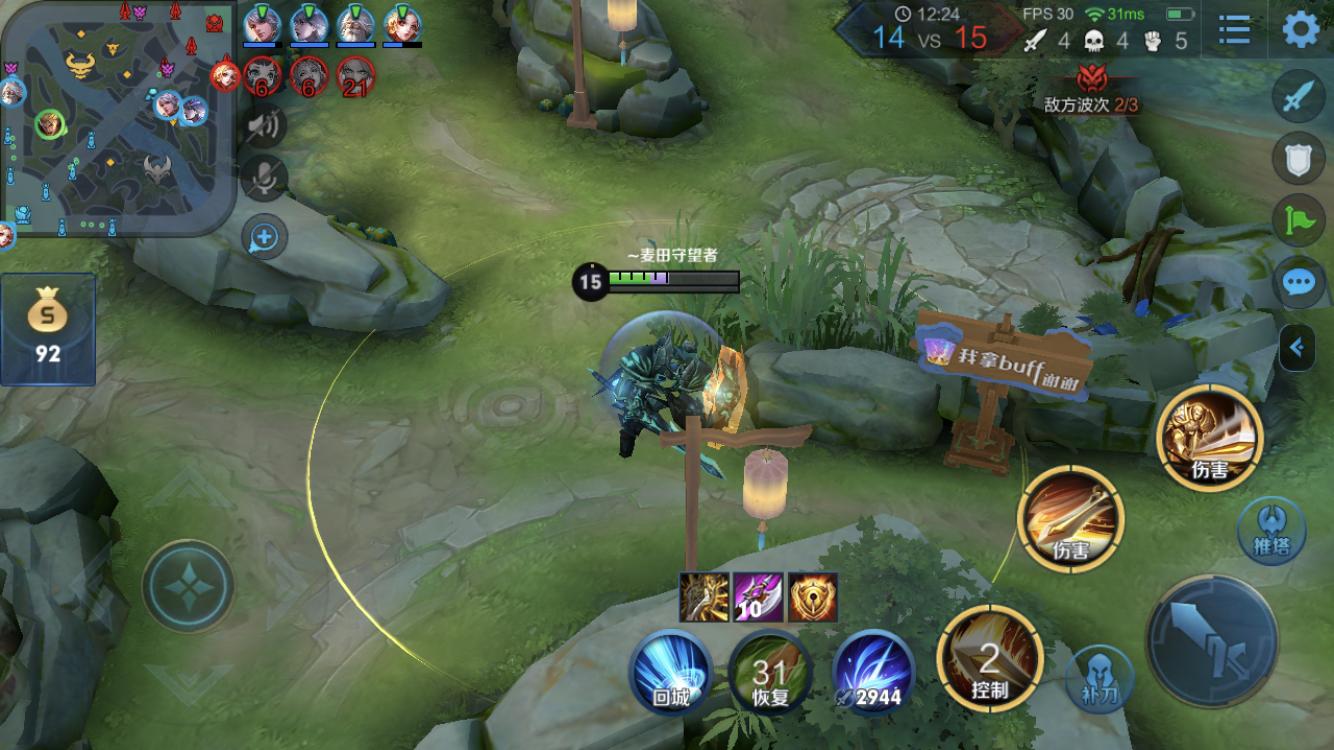
Task: Expand the blue arrow side panel
Action: coord(1297,348)
